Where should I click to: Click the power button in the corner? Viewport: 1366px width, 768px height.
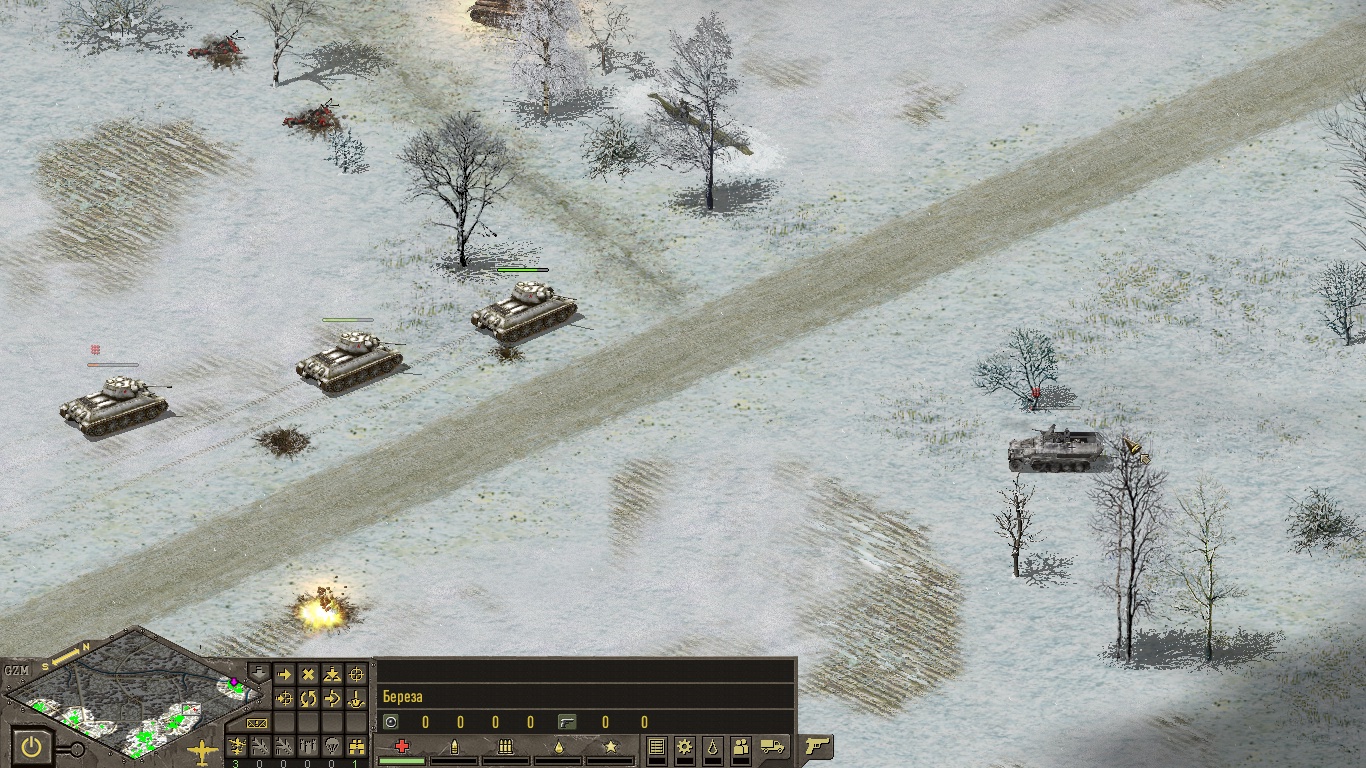point(33,746)
